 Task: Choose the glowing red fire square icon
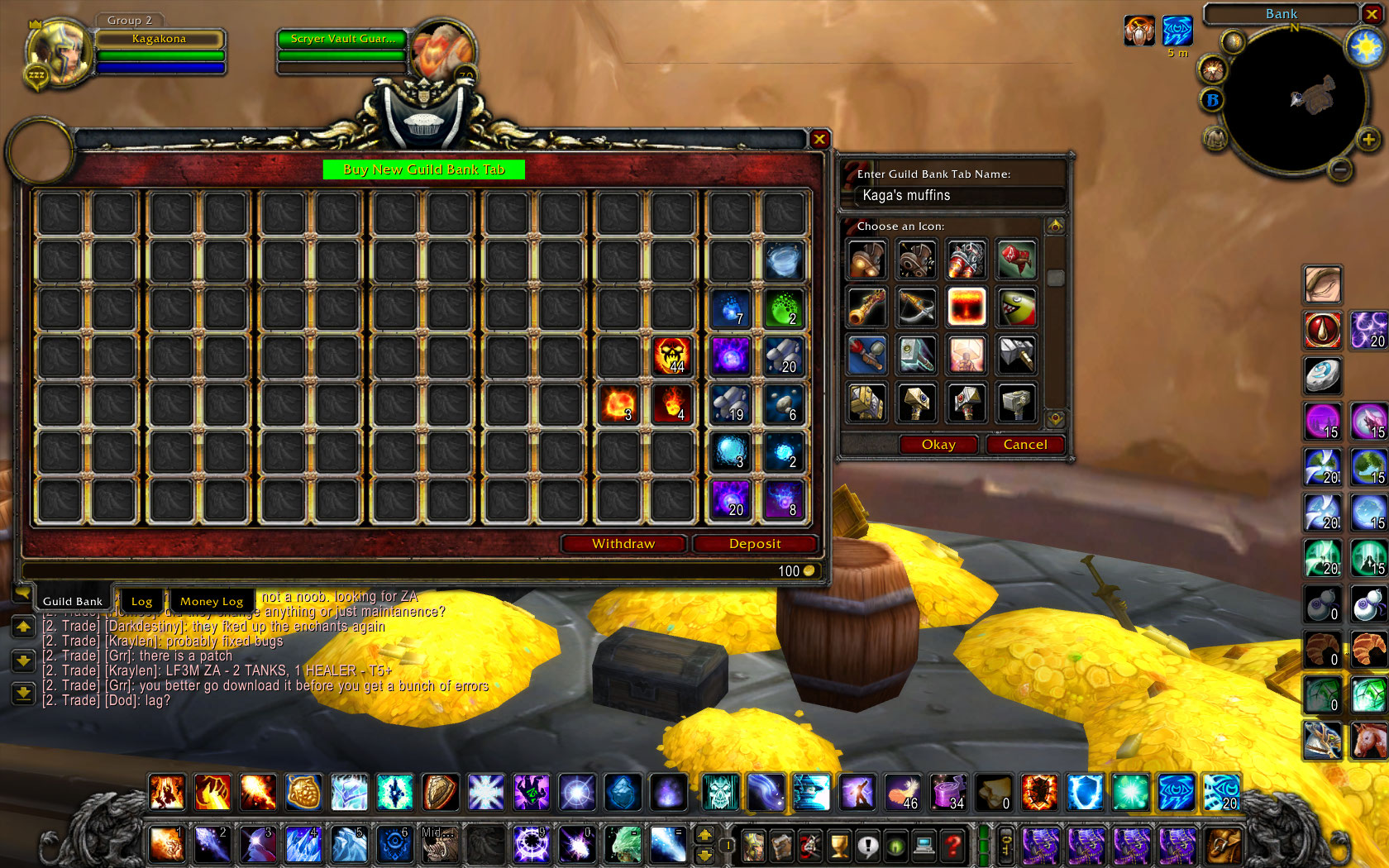coord(967,308)
